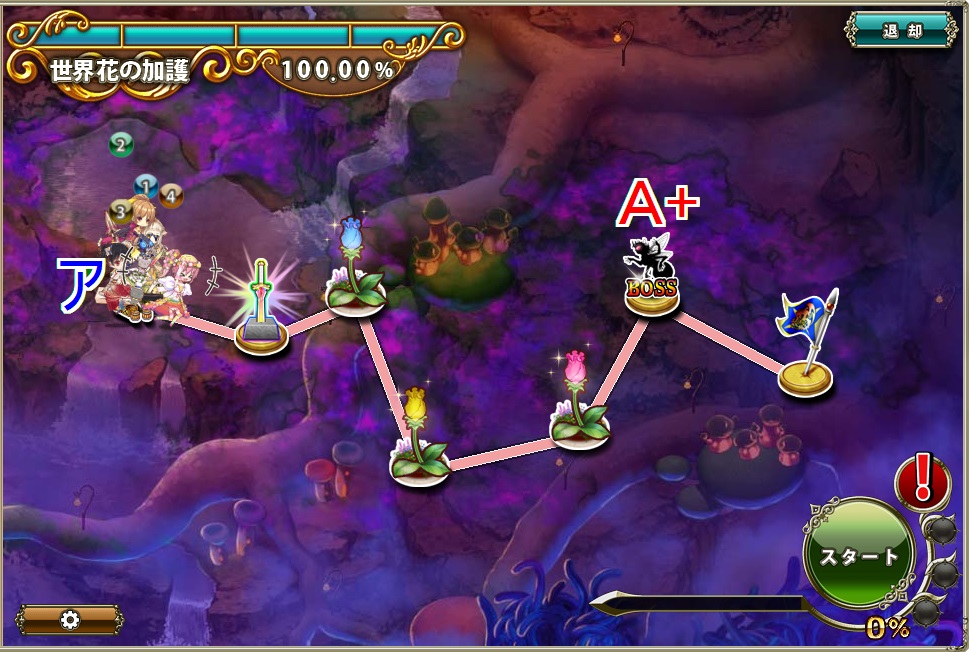Open the gear settings button
The image size is (969, 652).
pyautogui.click(x=69, y=619)
